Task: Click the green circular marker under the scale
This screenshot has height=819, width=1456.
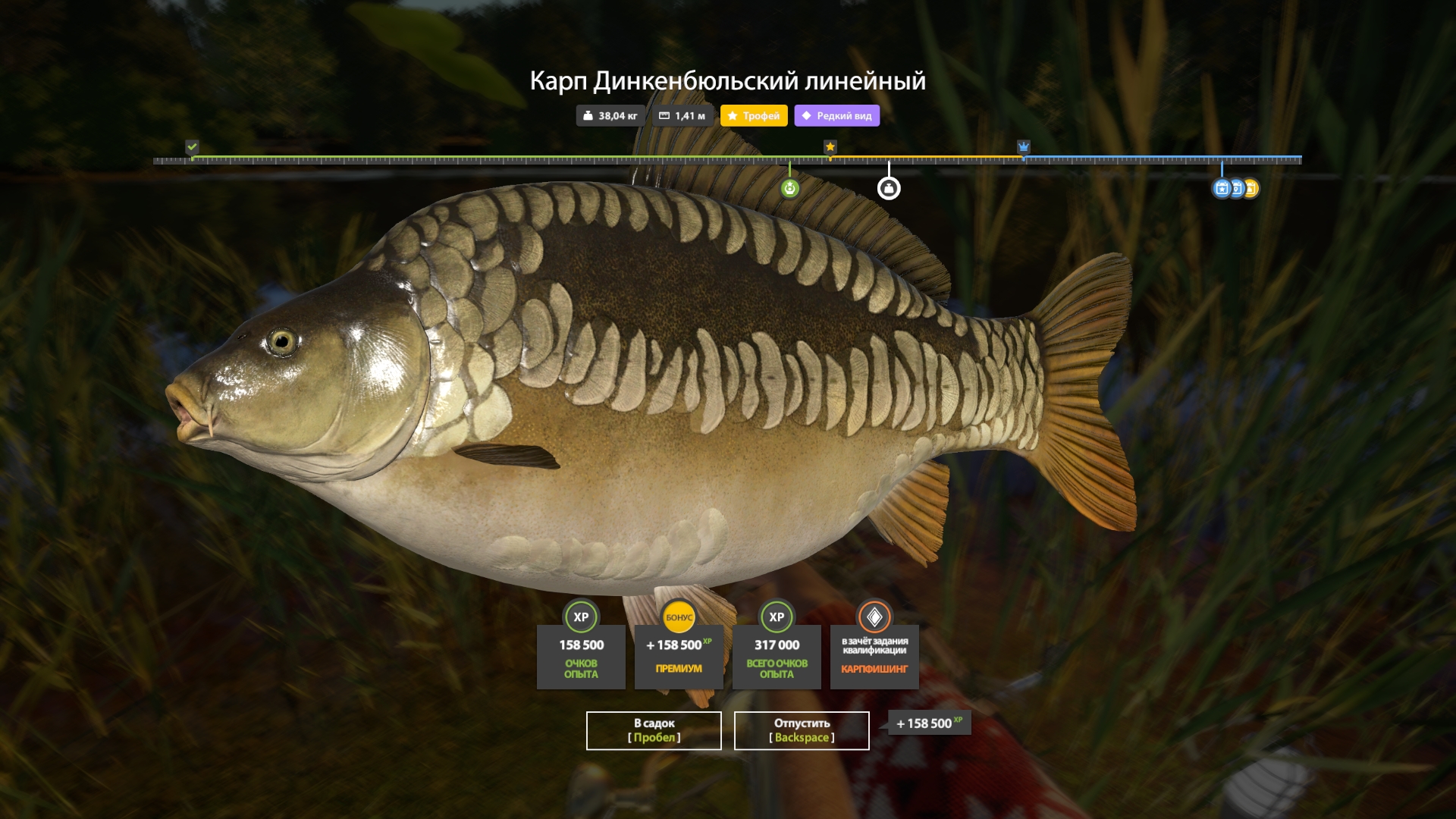Action: (789, 188)
